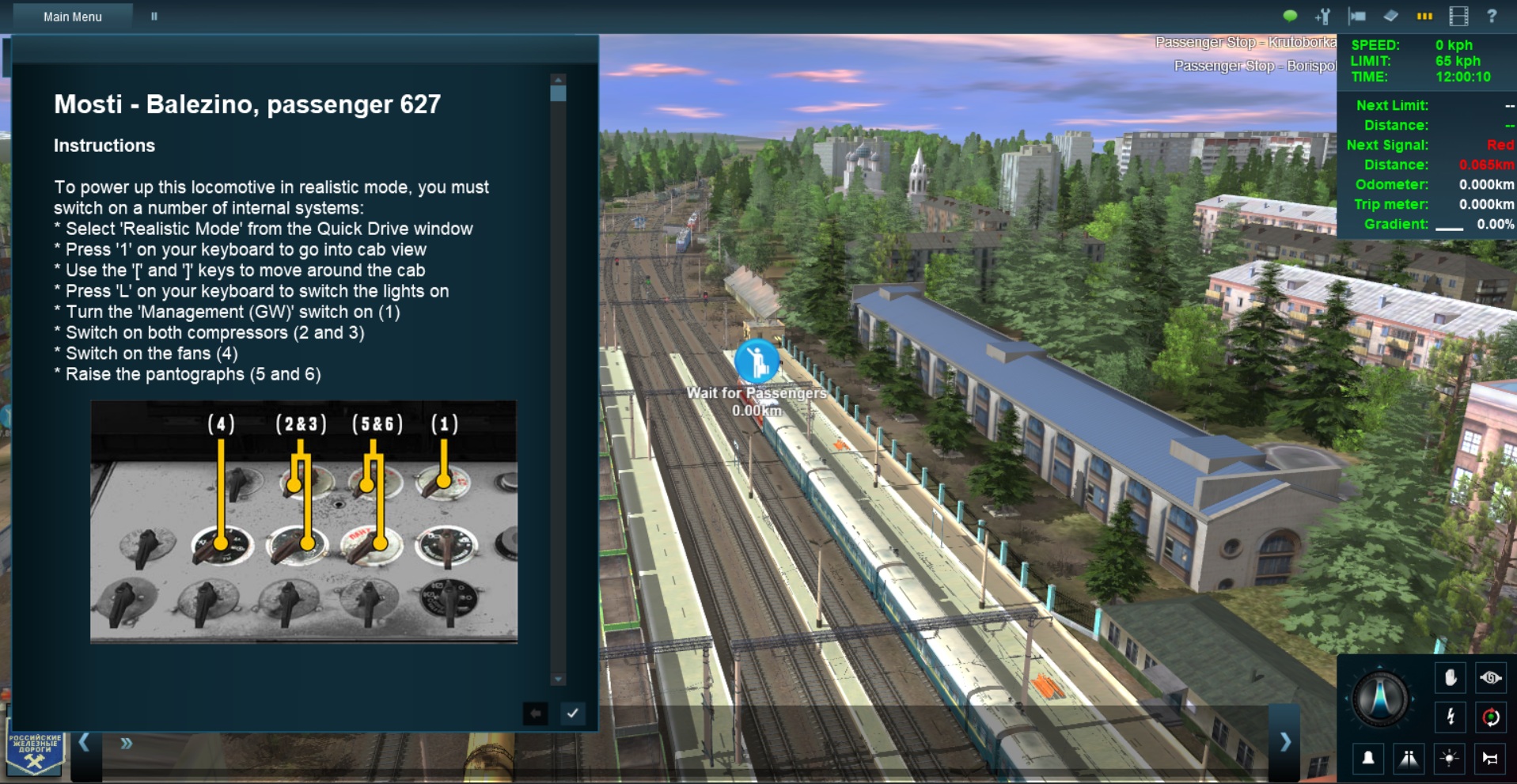Viewport: 1517px width, 784px height.
Task: Select the camera view icon
Action: pyautogui.click(x=1357, y=16)
